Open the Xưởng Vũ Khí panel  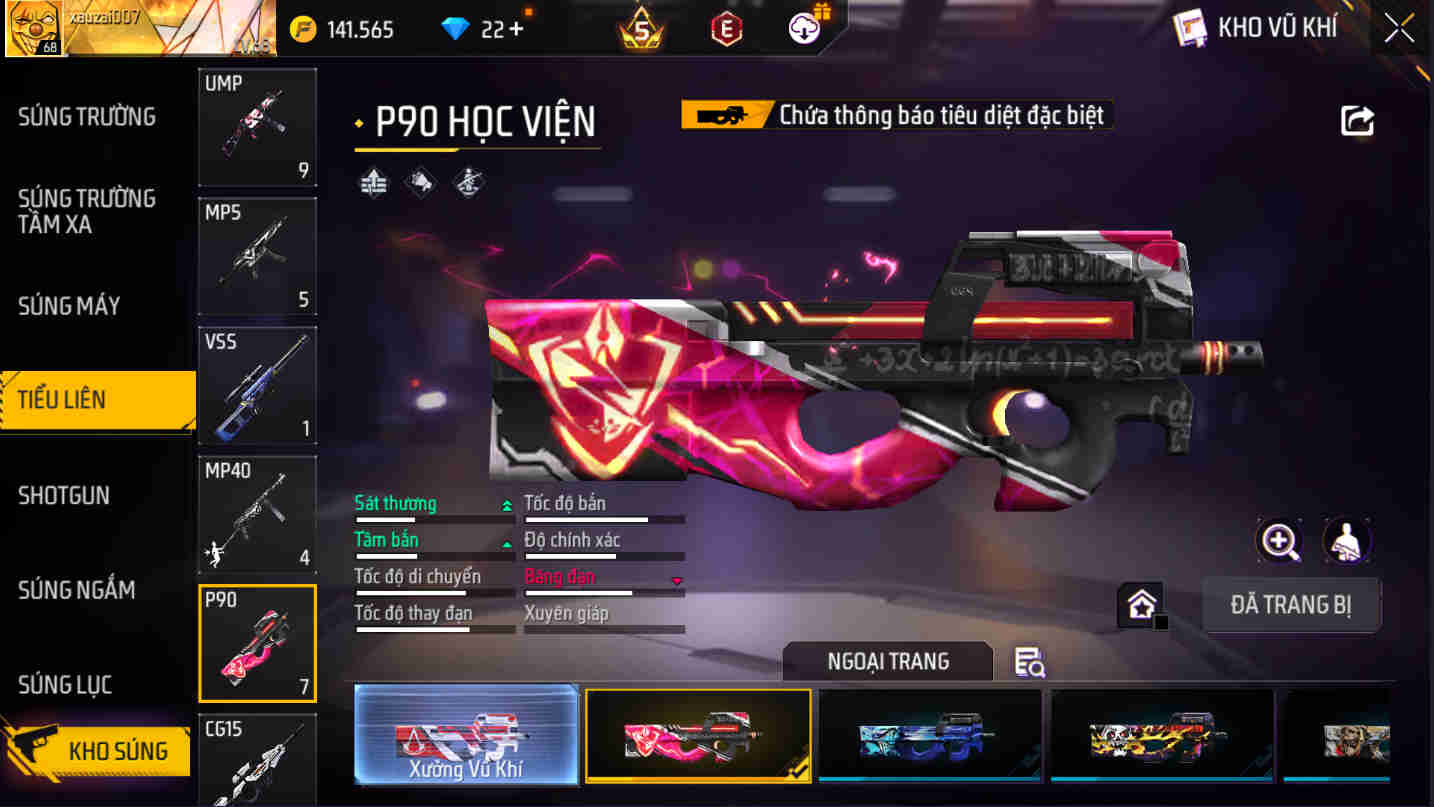[466, 736]
